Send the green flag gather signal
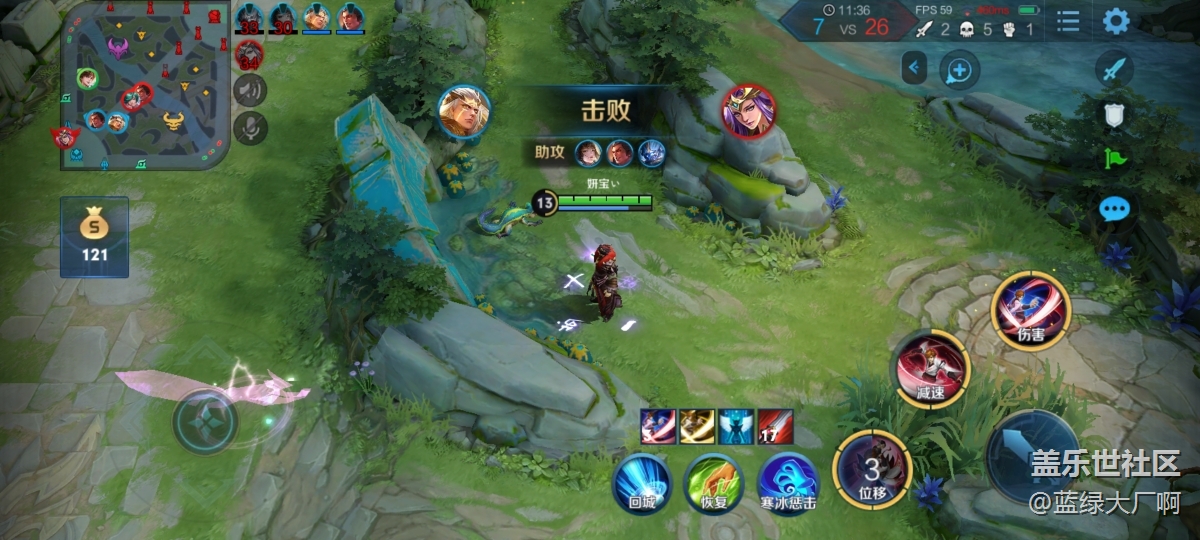The height and width of the screenshot is (540, 1200). pyautogui.click(x=1114, y=159)
